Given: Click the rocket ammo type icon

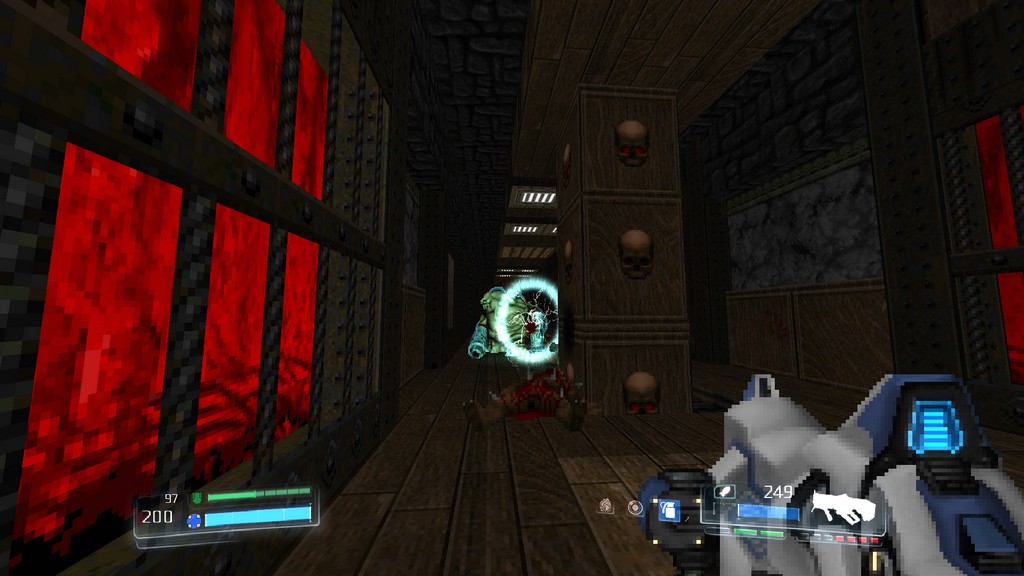Looking at the screenshot, I should tap(726, 492).
